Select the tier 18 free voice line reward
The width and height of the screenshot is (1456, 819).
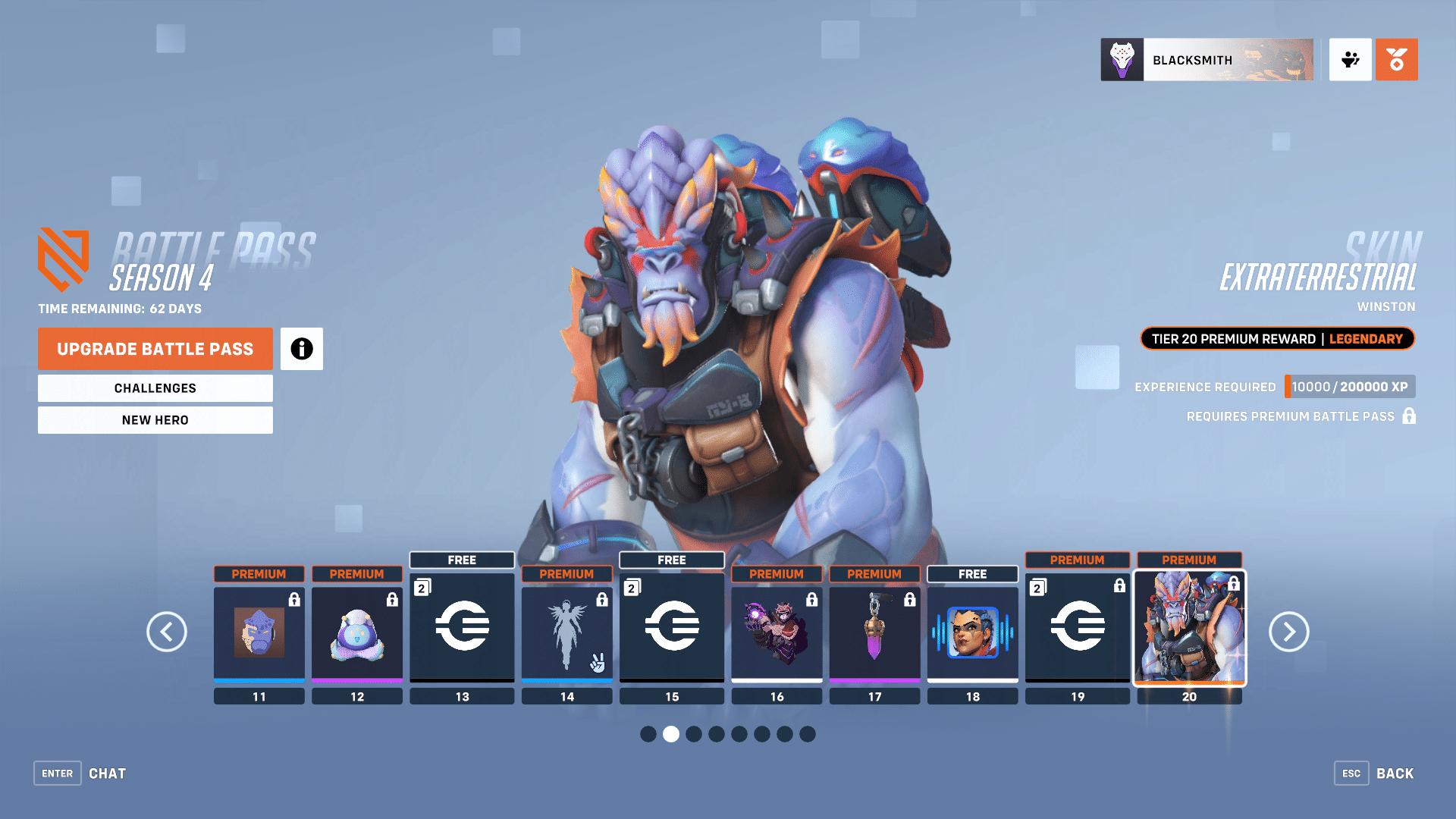pos(972,633)
